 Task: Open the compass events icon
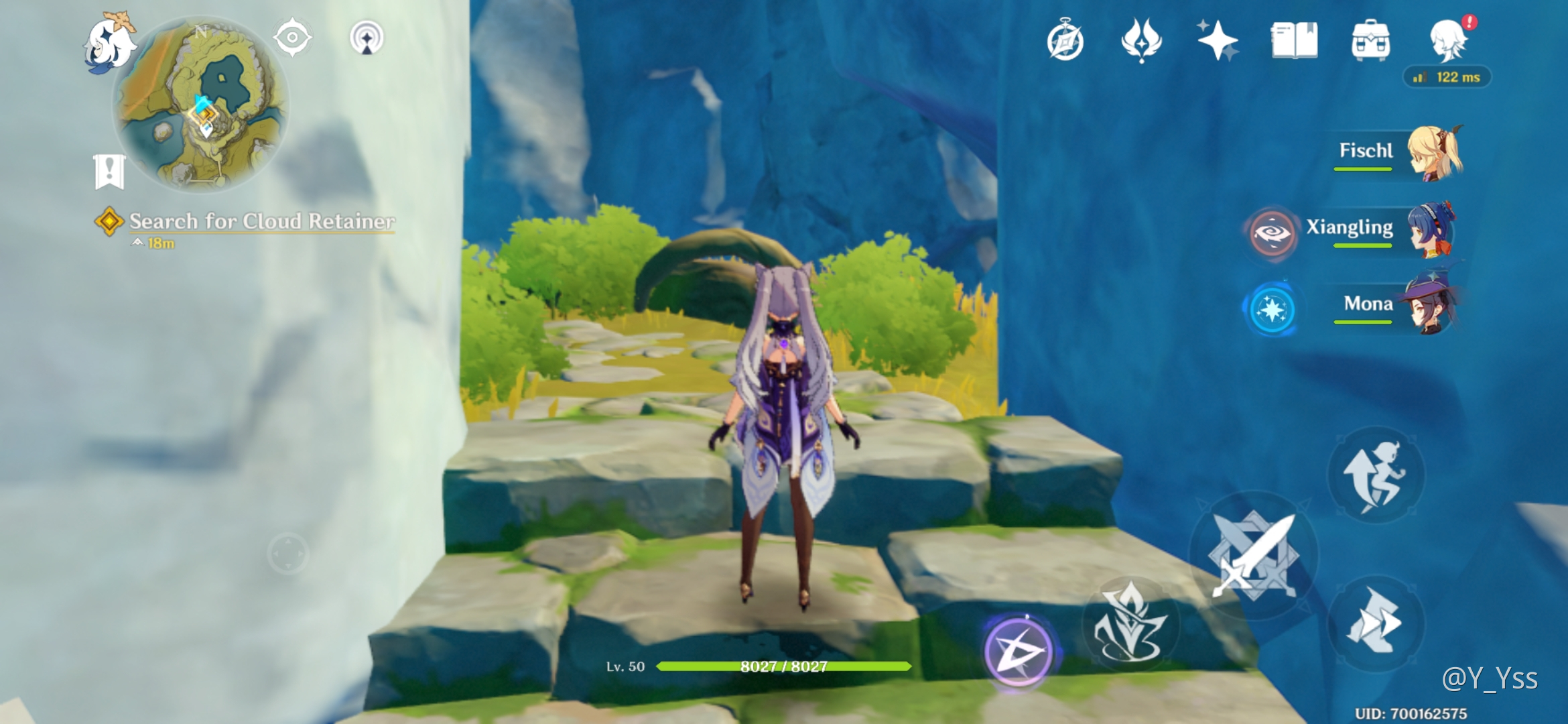[x=1065, y=41]
